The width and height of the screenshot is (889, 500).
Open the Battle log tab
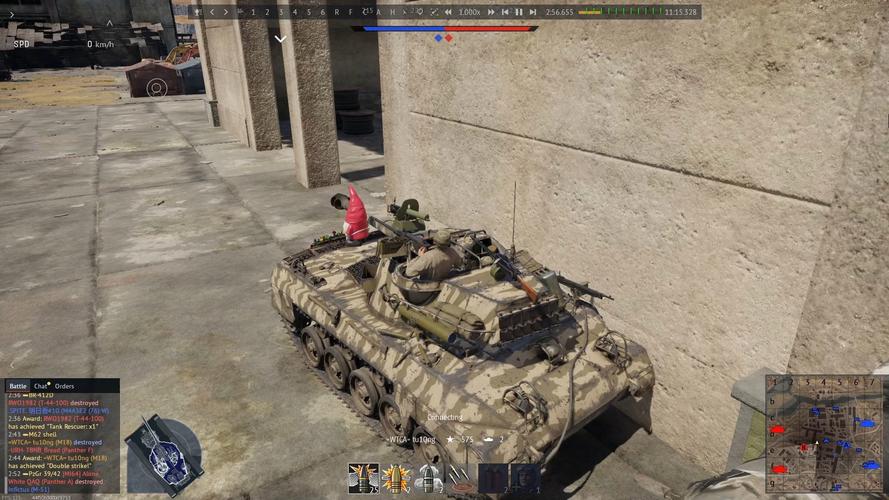18,386
